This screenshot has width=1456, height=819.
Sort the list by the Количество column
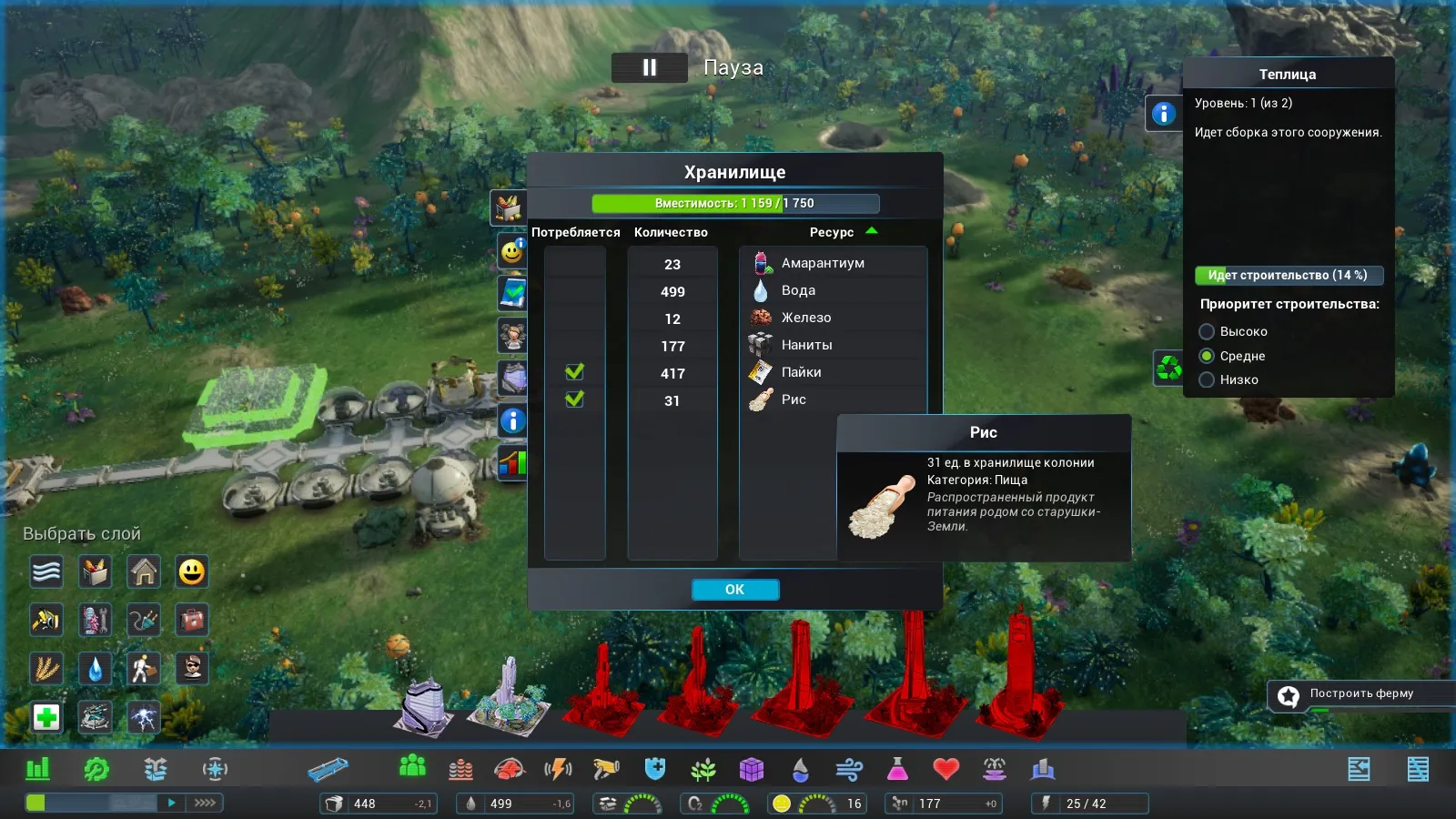coord(671,232)
